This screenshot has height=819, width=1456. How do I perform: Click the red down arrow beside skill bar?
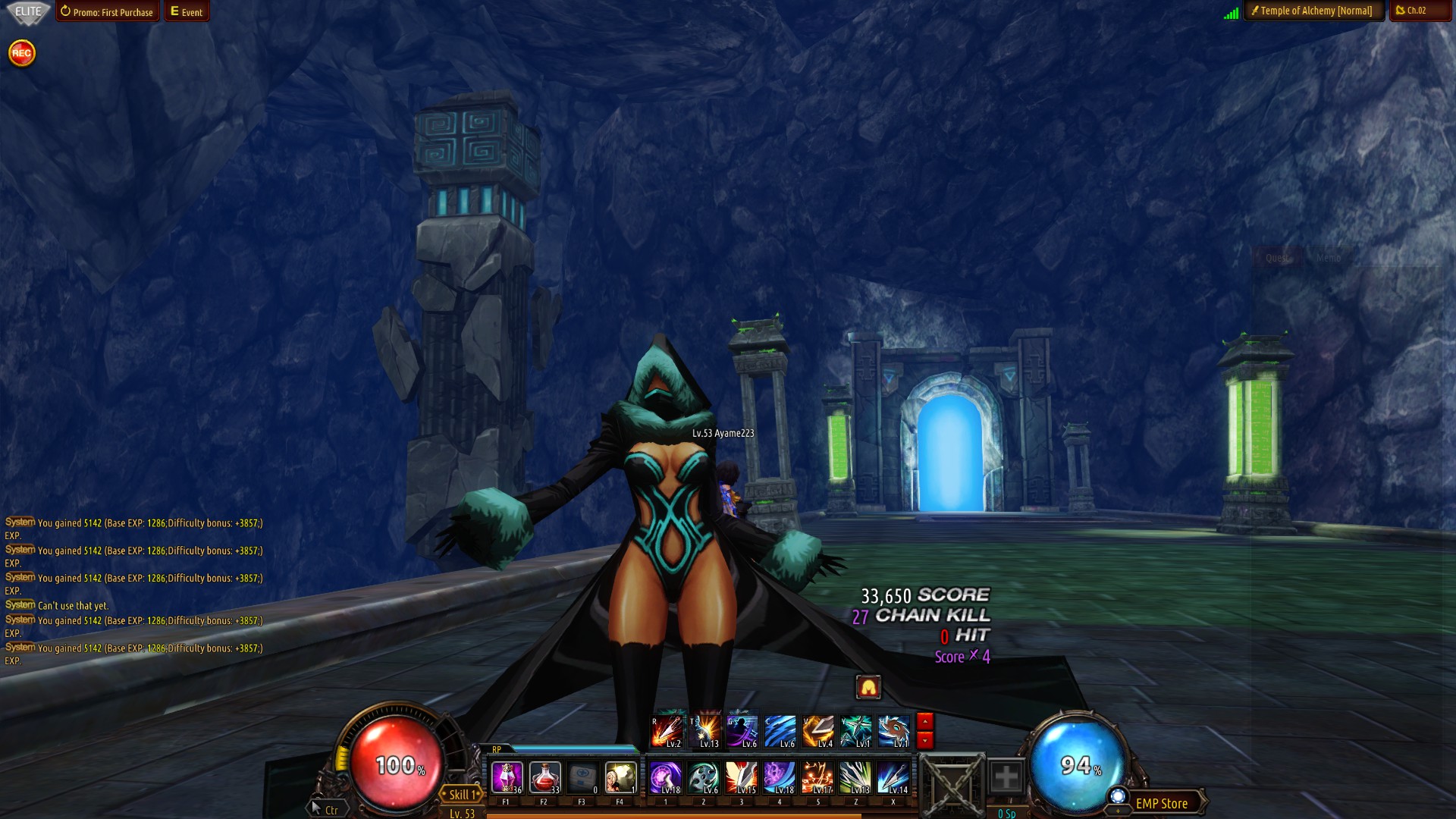tap(925, 740)
